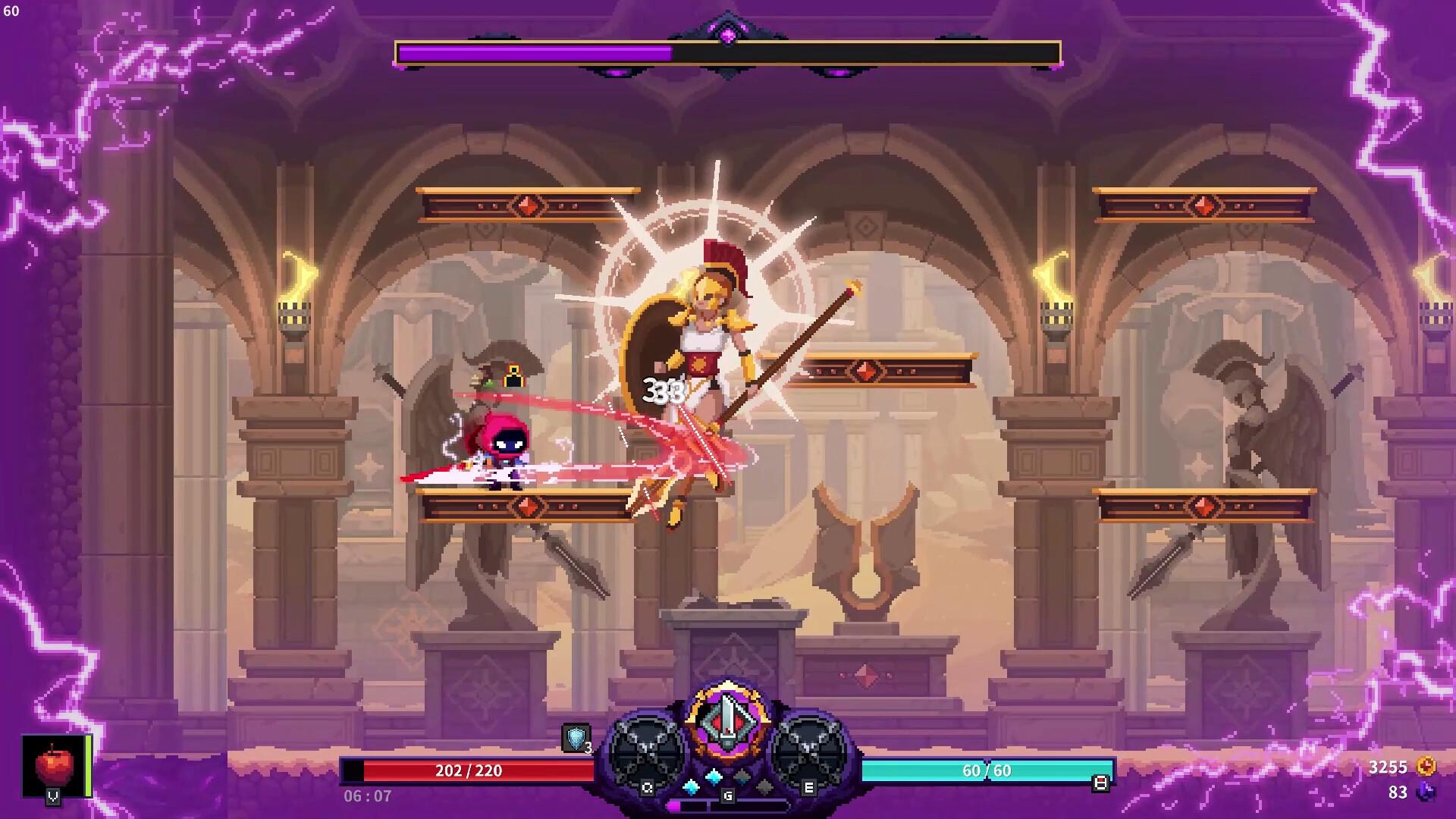Screen dimensions: 1456x819
Task: Click the blue shield buff icon
Action: 576,737
